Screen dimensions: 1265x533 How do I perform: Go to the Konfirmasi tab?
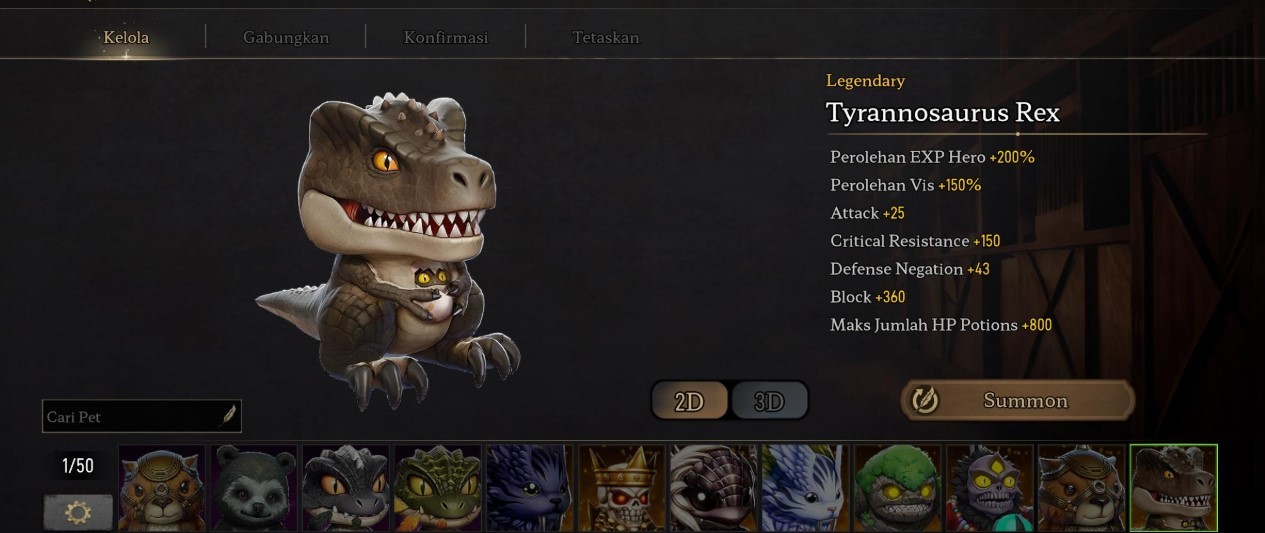click(445, 38)
